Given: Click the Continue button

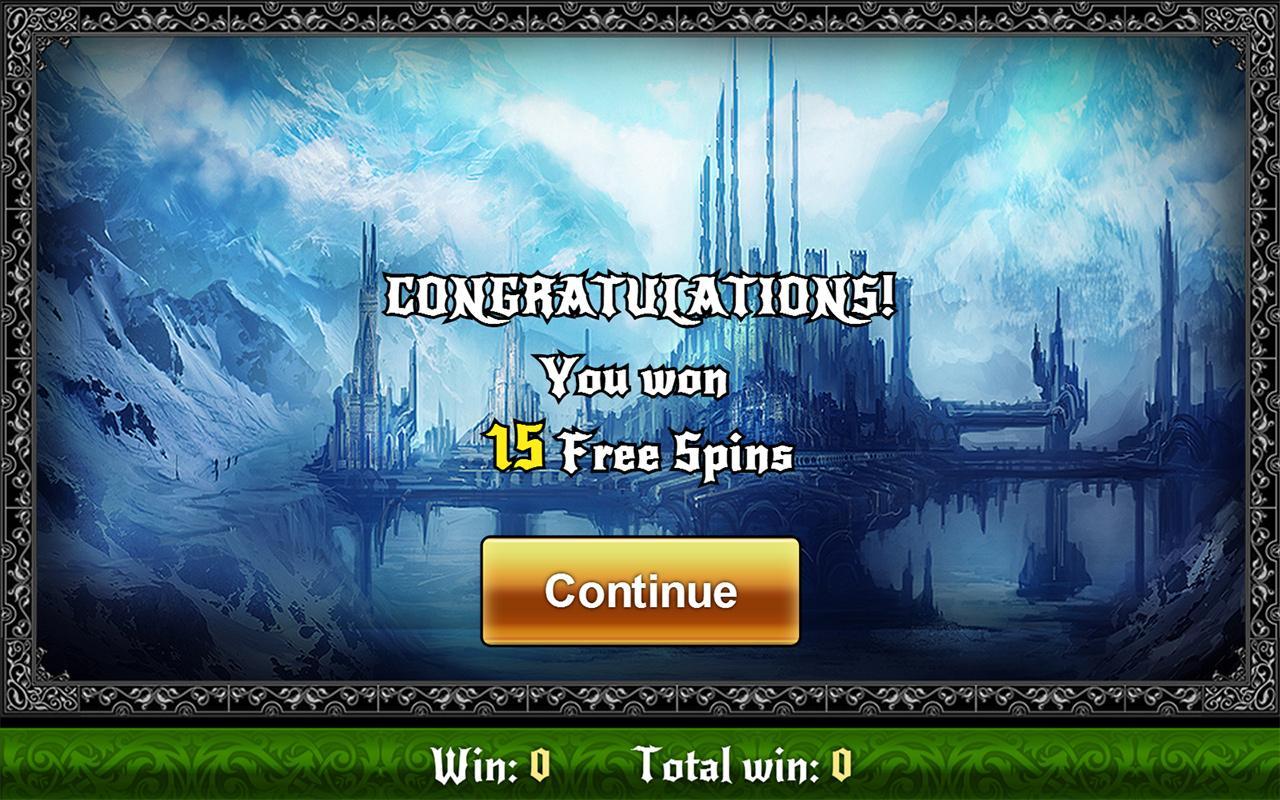Looking at the screenshot, I should (640, 592).
